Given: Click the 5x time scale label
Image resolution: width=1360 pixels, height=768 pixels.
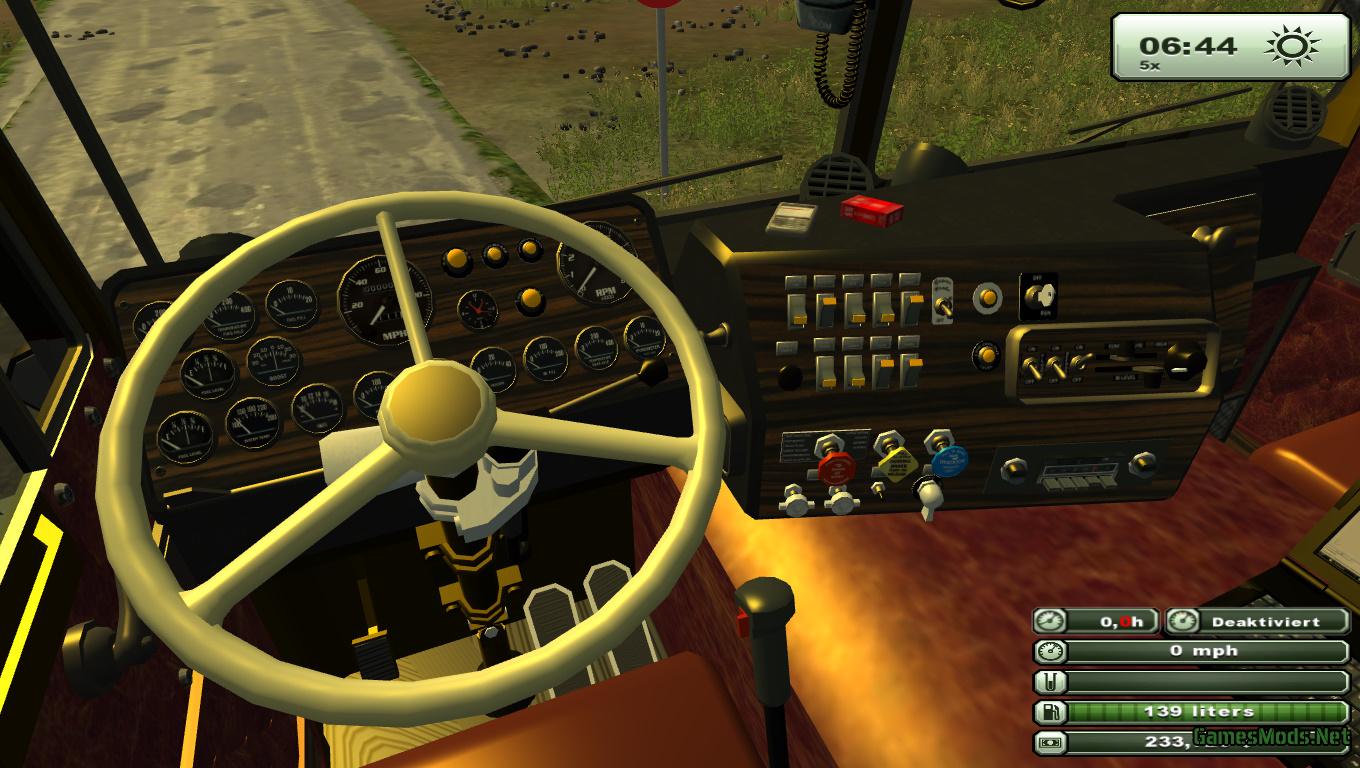Looking at the screenshot, I should click(1150, 66).
